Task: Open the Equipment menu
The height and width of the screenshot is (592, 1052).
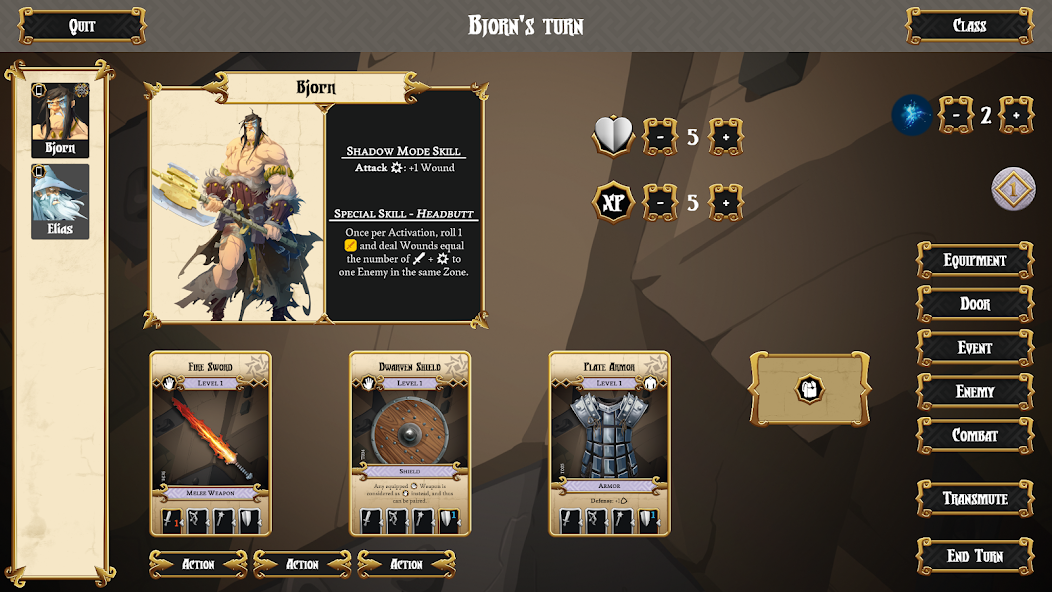Action: click(x=975, y=260)
